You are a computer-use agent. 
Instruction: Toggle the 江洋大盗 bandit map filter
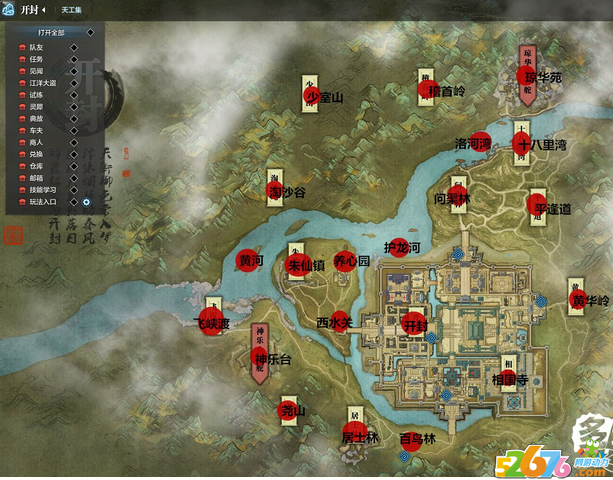click(x=73, y=83)
